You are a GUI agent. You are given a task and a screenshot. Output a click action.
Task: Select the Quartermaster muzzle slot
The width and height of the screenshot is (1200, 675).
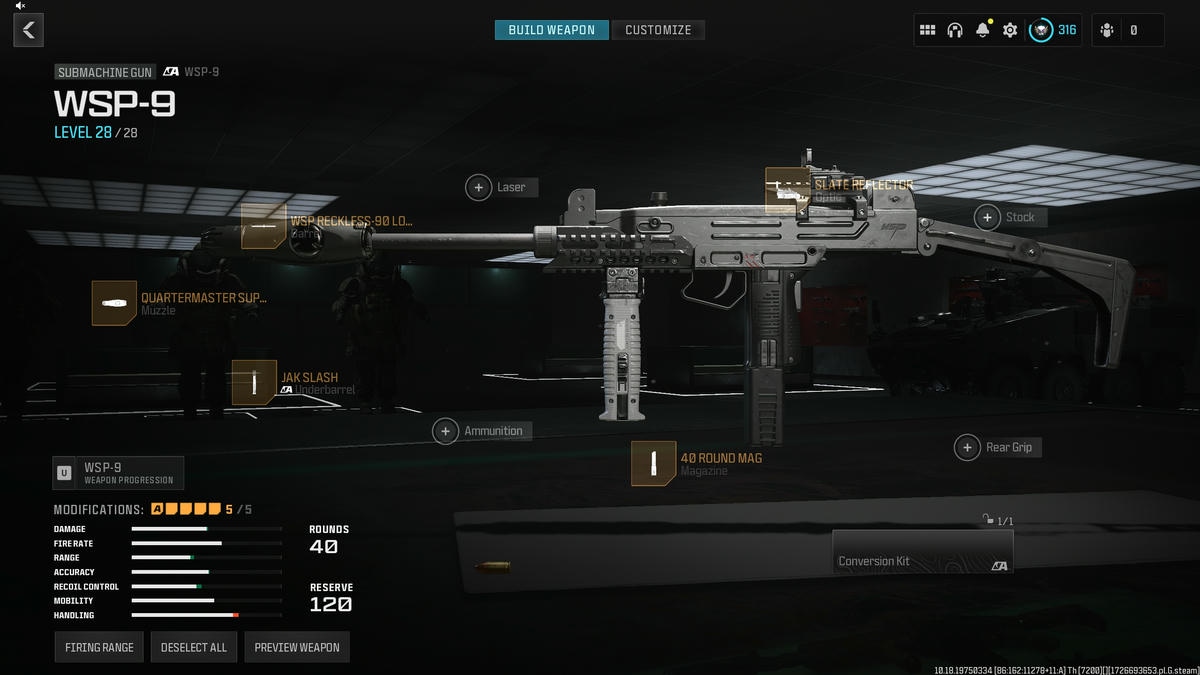tap(114, 302)
